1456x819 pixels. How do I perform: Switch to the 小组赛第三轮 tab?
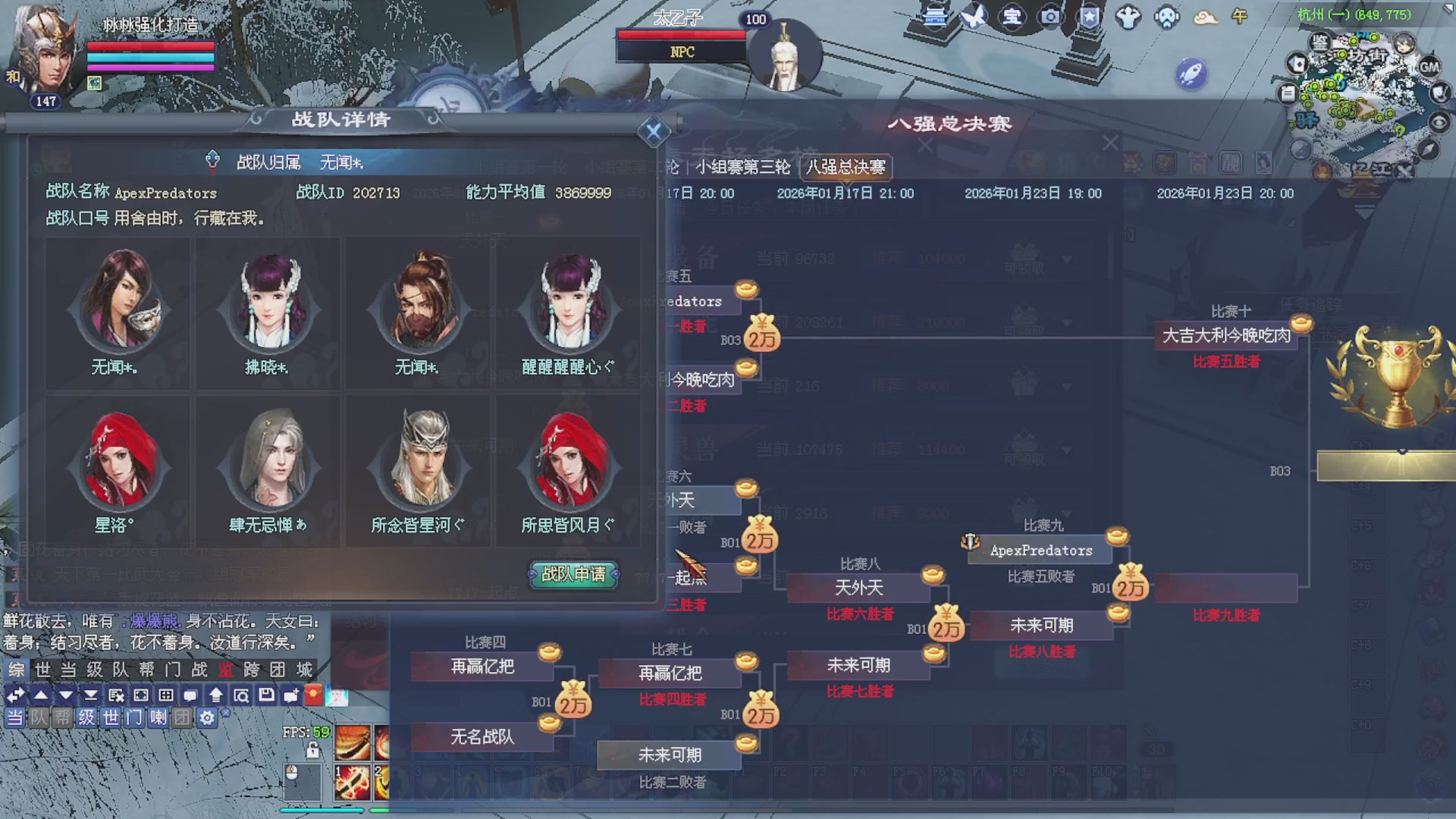click(x=743, y=168)
